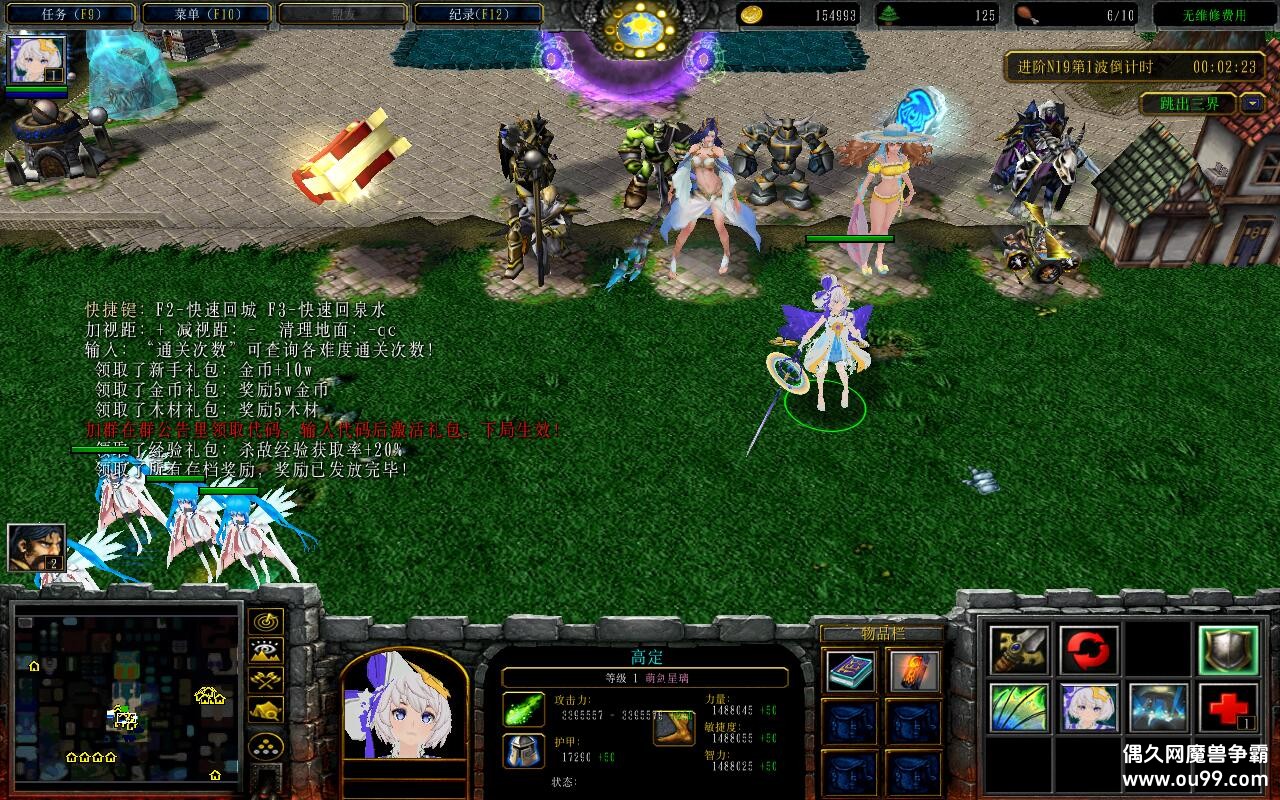Select the attack sword command icon
Viewport: 1280px width, 800px height.
point(1018,648)
